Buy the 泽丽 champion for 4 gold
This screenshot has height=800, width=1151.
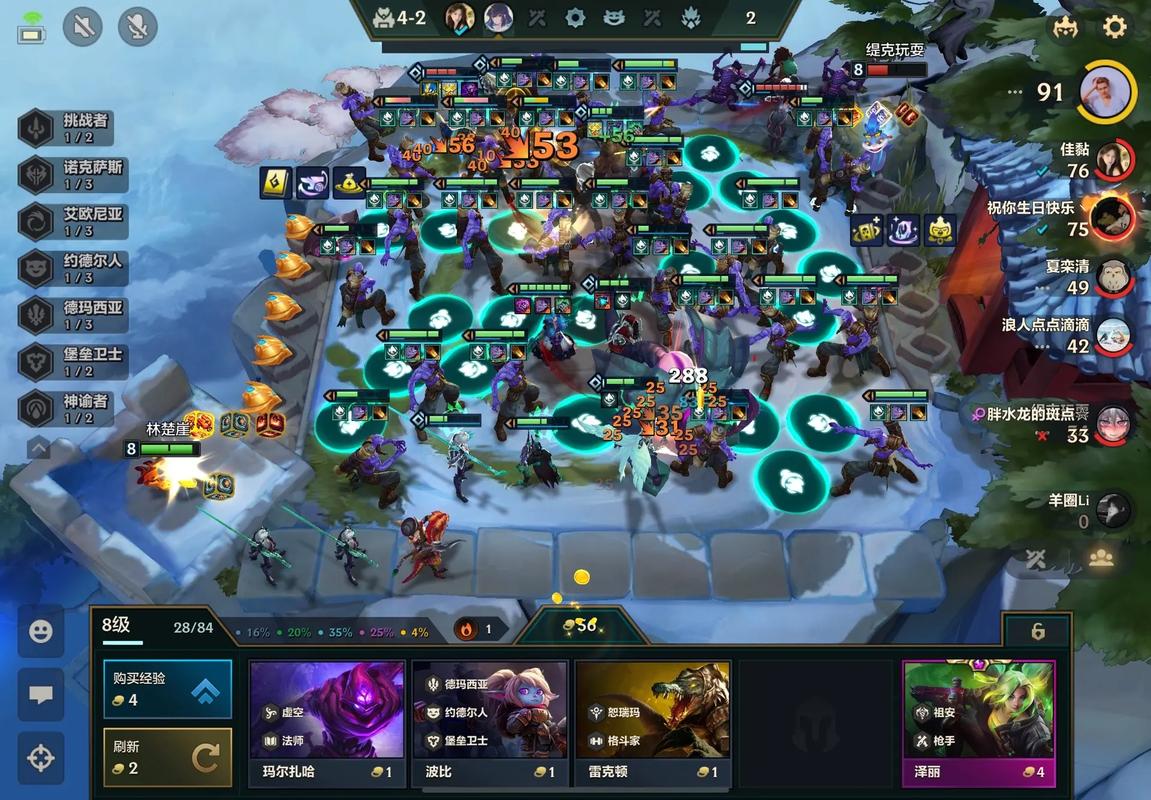coord(979,723)
